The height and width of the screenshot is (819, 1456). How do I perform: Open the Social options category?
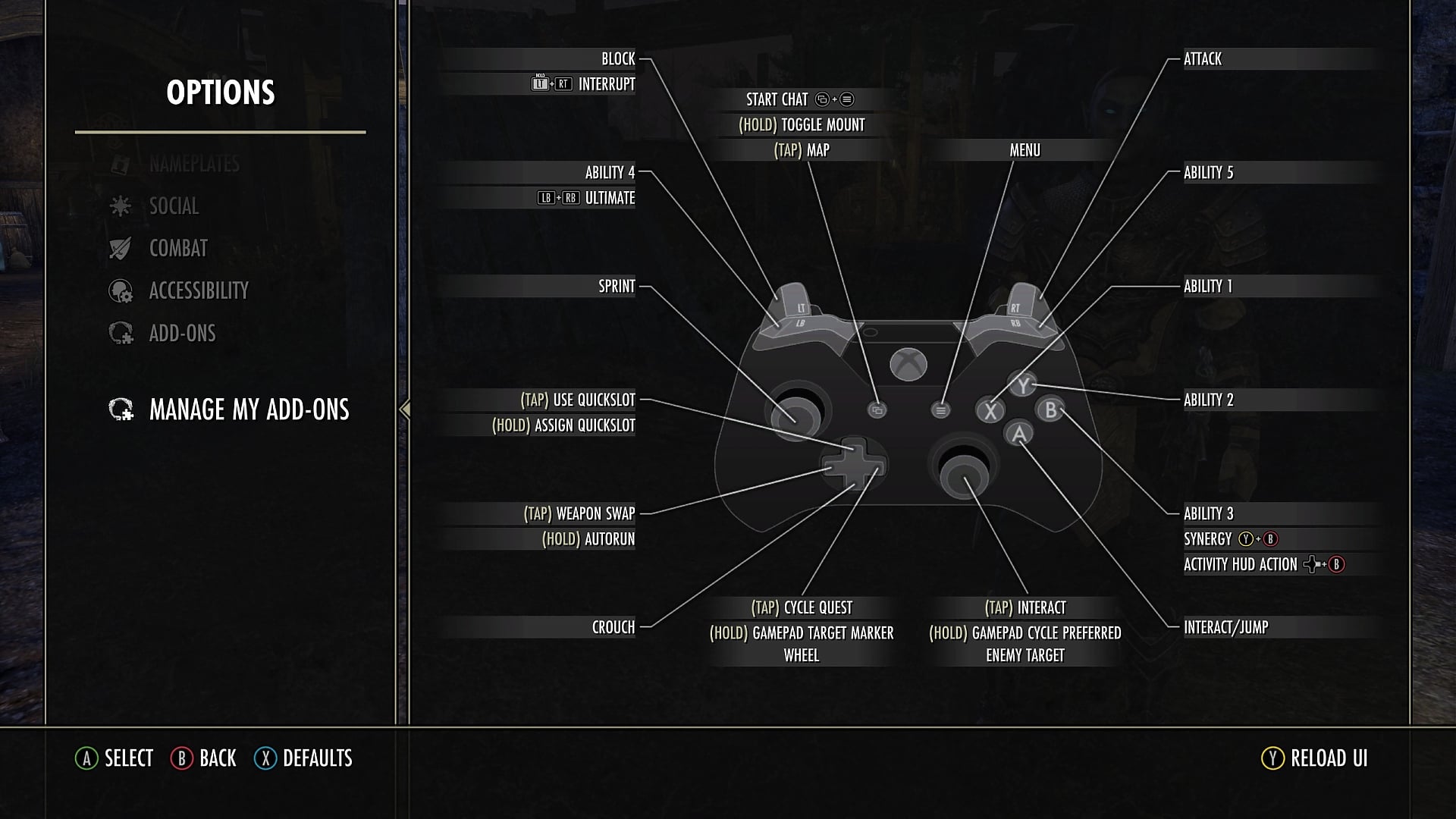tap(174, 206)
